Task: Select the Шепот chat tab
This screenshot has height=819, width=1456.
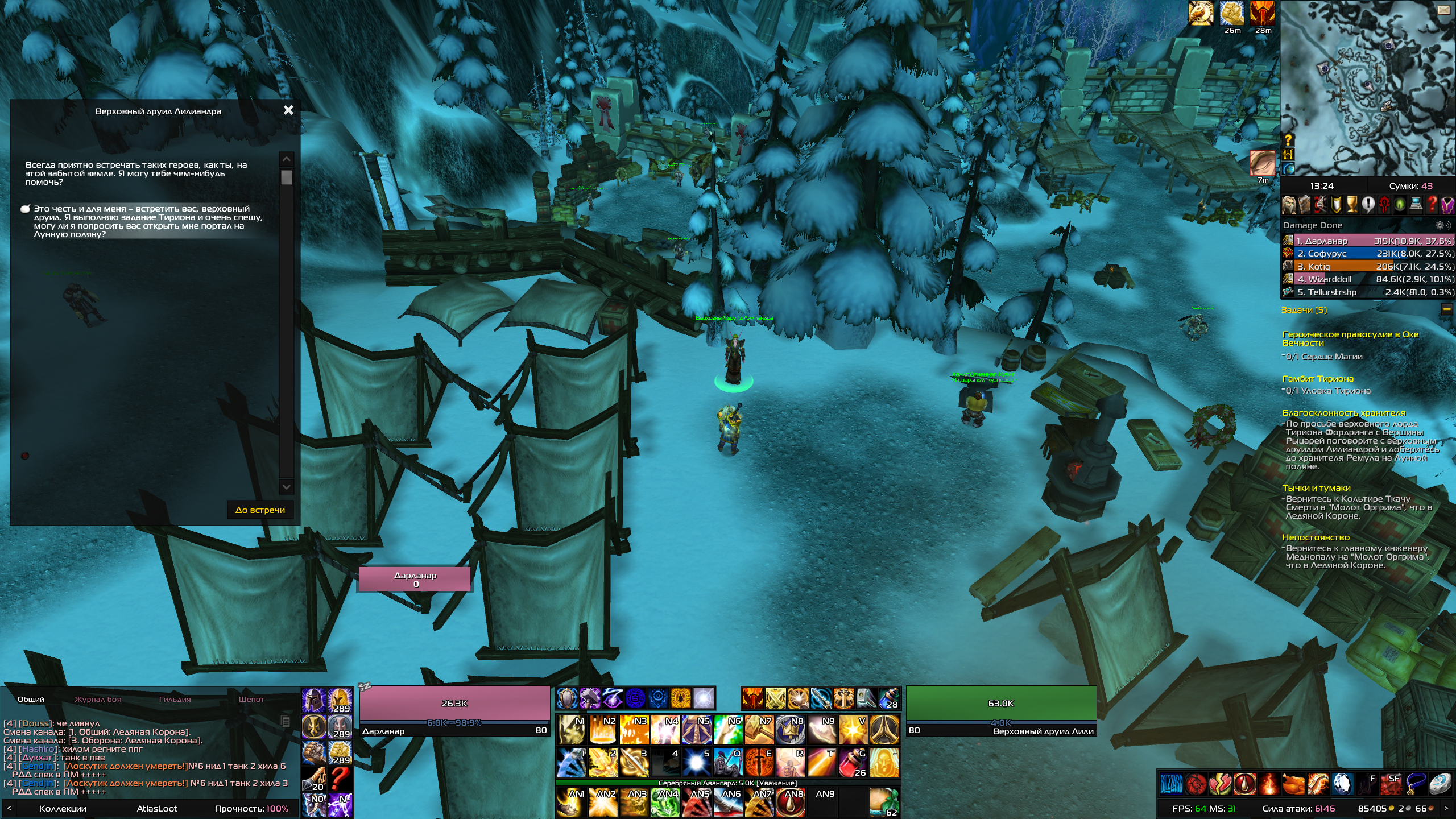Action: tap(251, 699)
